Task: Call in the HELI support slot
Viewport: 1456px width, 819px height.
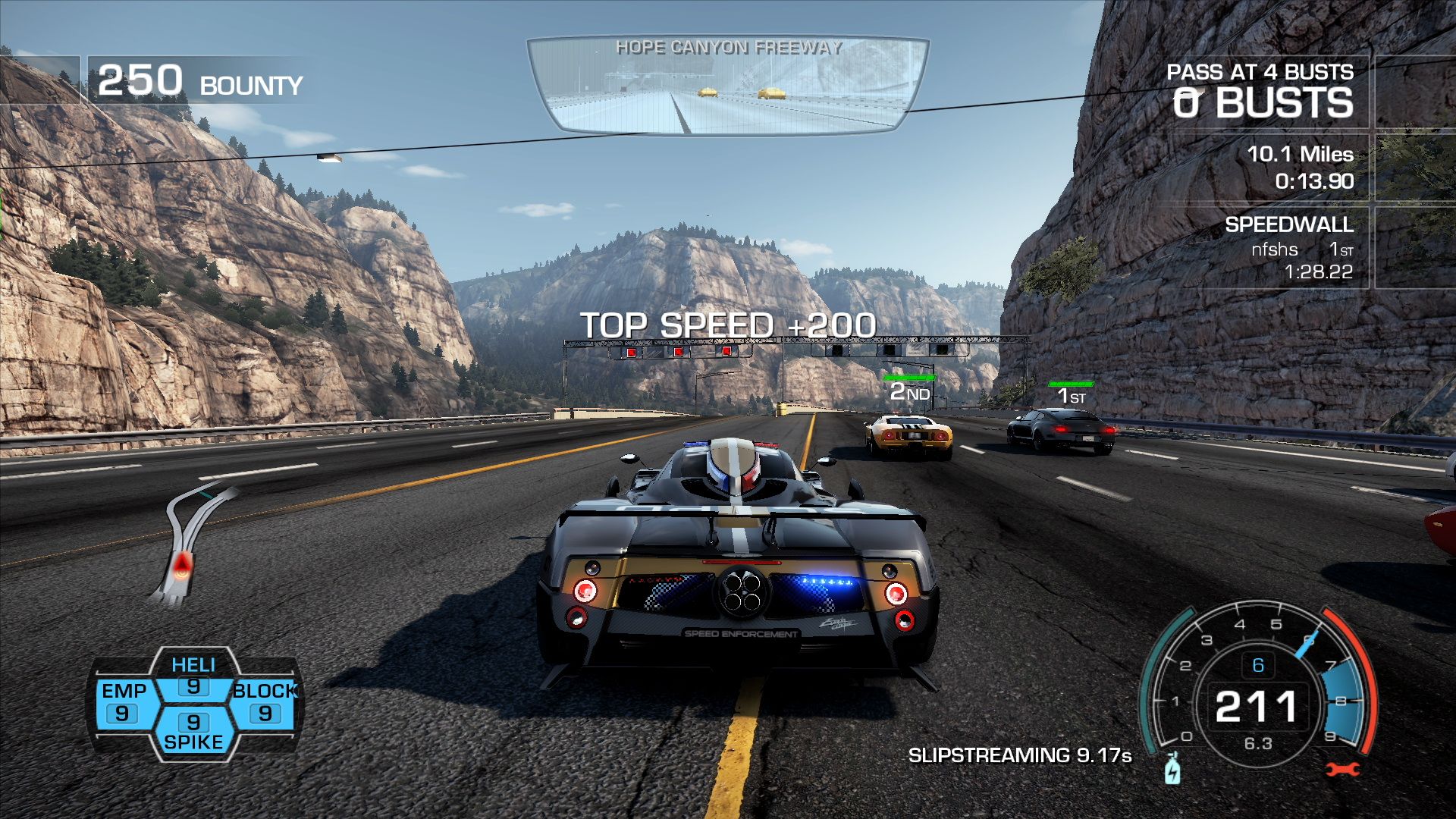Action: click(x=193, y=676)
